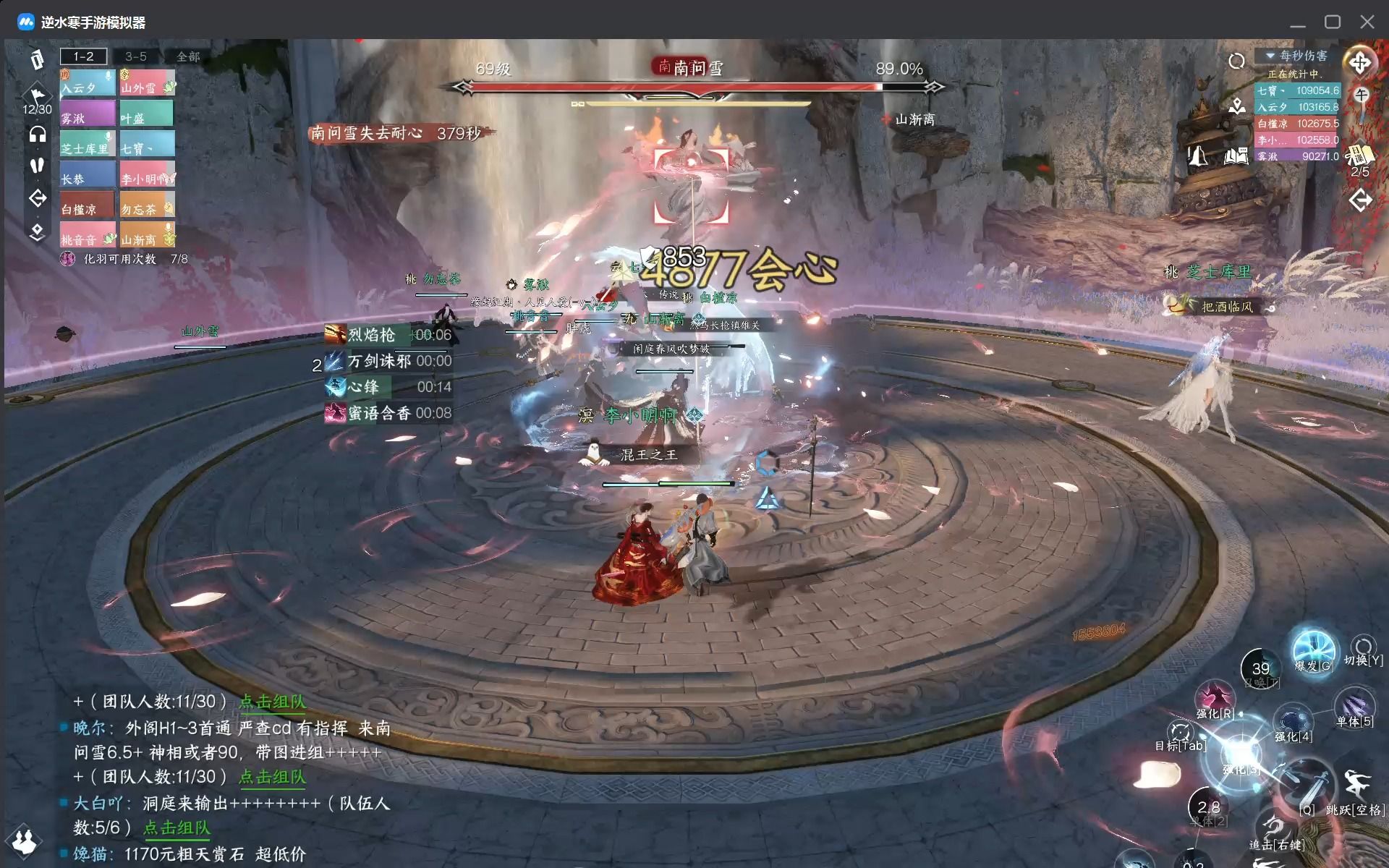
Task: Select team member 白槿凉
Action: coord(87,204)
